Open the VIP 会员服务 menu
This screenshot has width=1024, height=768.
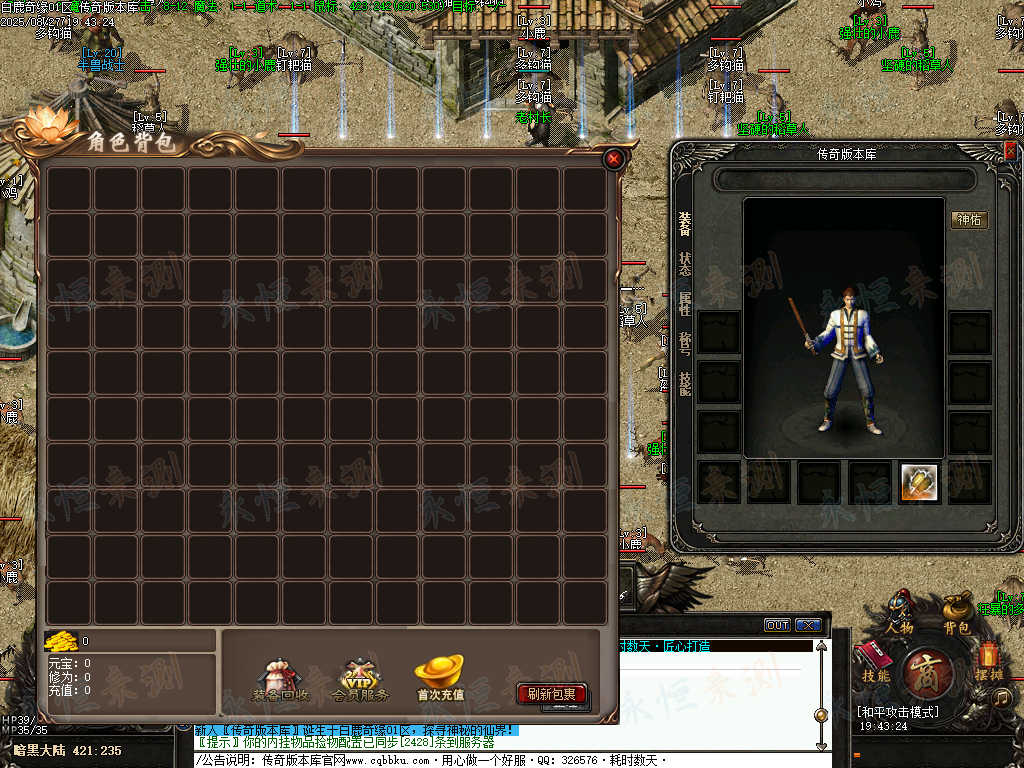pyautogui.click(x=360, y=679)
